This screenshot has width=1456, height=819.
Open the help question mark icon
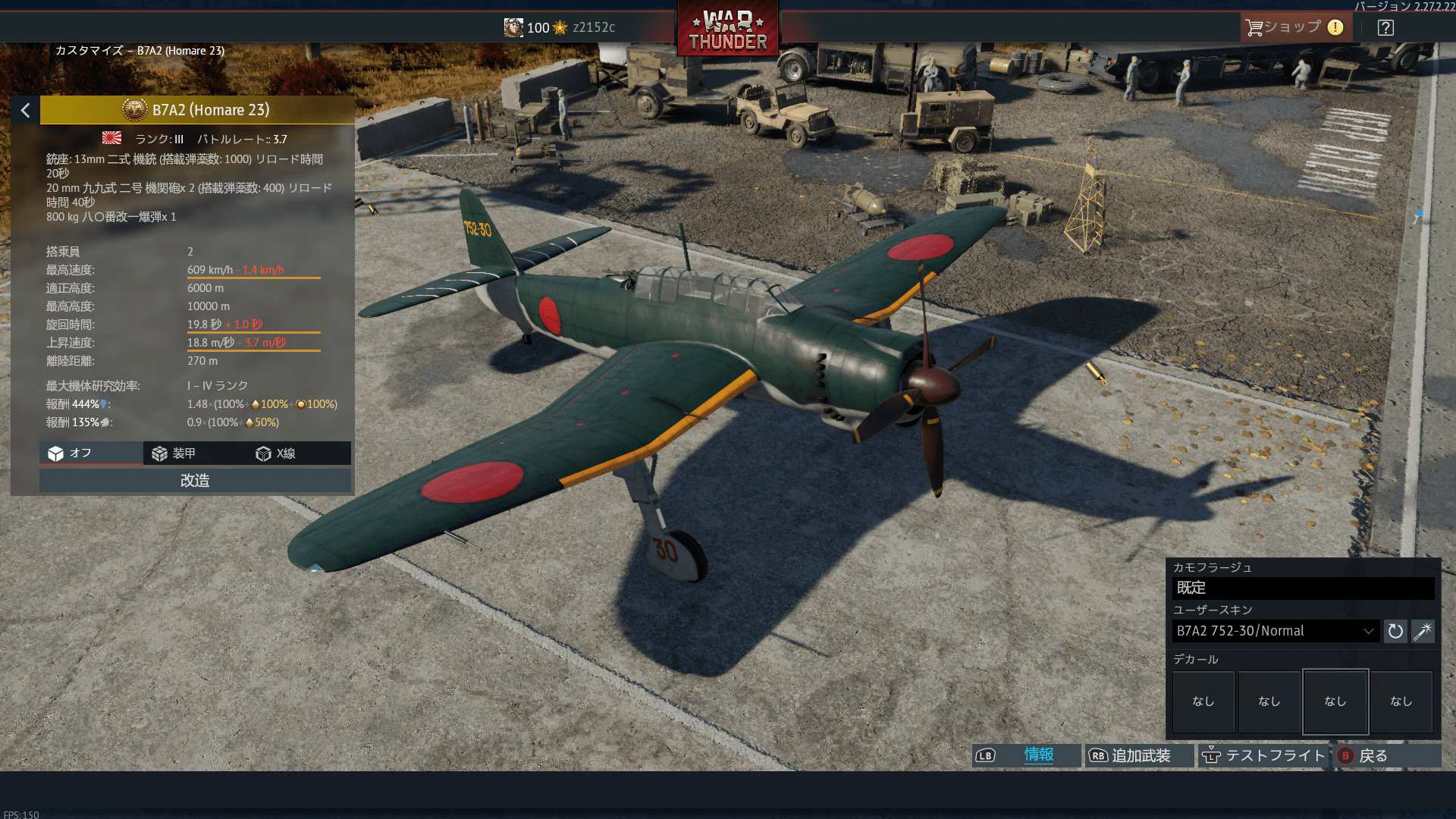click(x=1385, y=28)
